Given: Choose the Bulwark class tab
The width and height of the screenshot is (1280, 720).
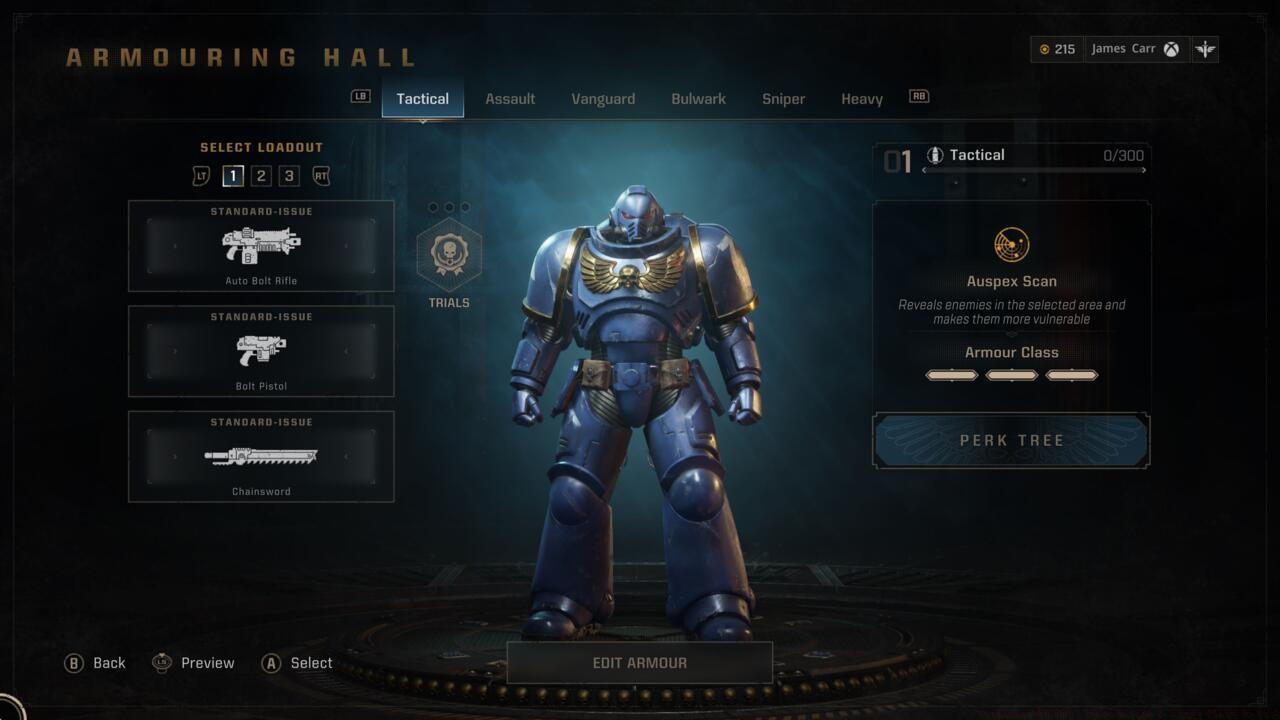Looking at the screenshot, I should tap(698, 99).
